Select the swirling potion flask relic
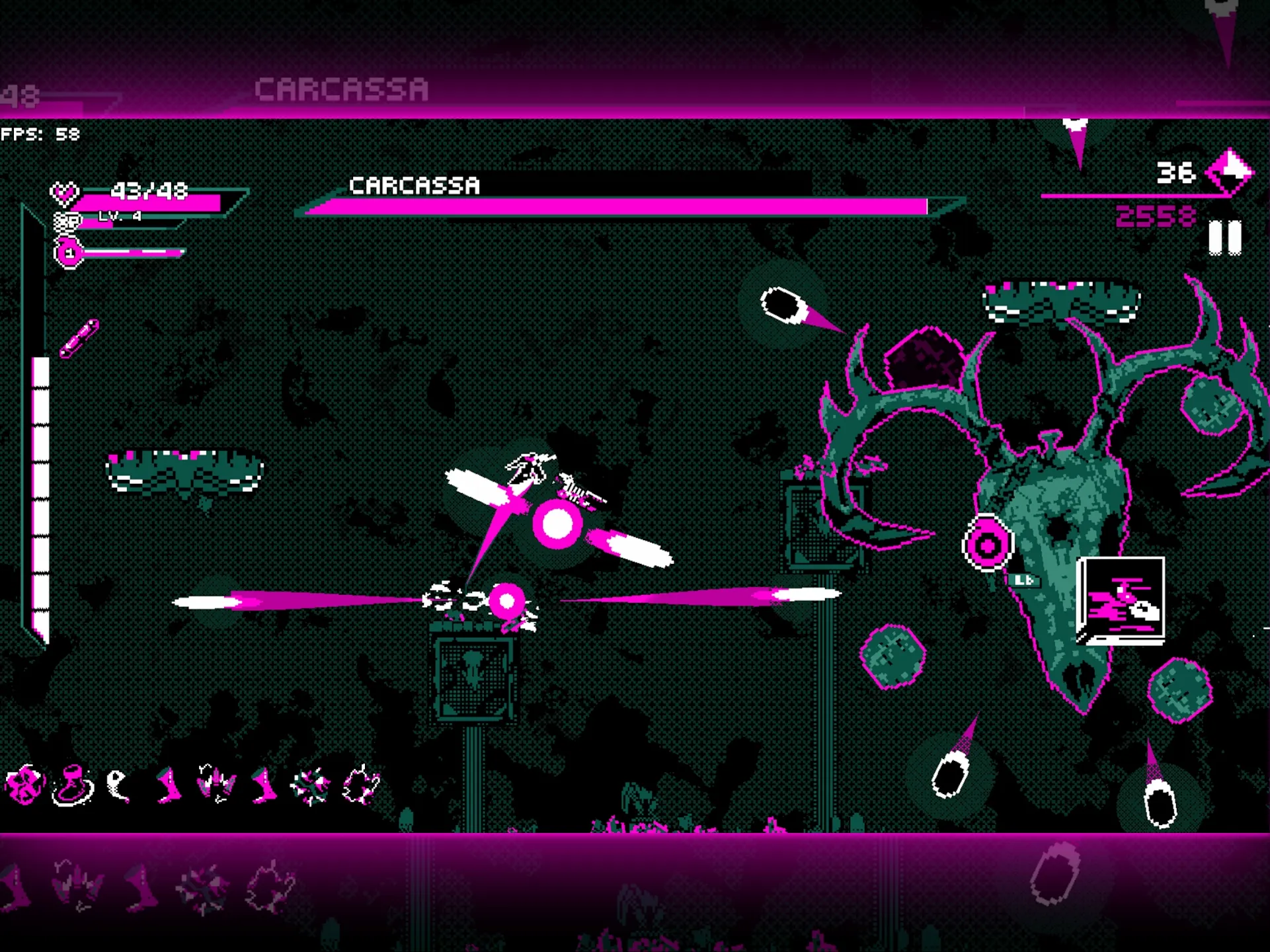The height and width of the screenshot is (952, 1270). 72,785
